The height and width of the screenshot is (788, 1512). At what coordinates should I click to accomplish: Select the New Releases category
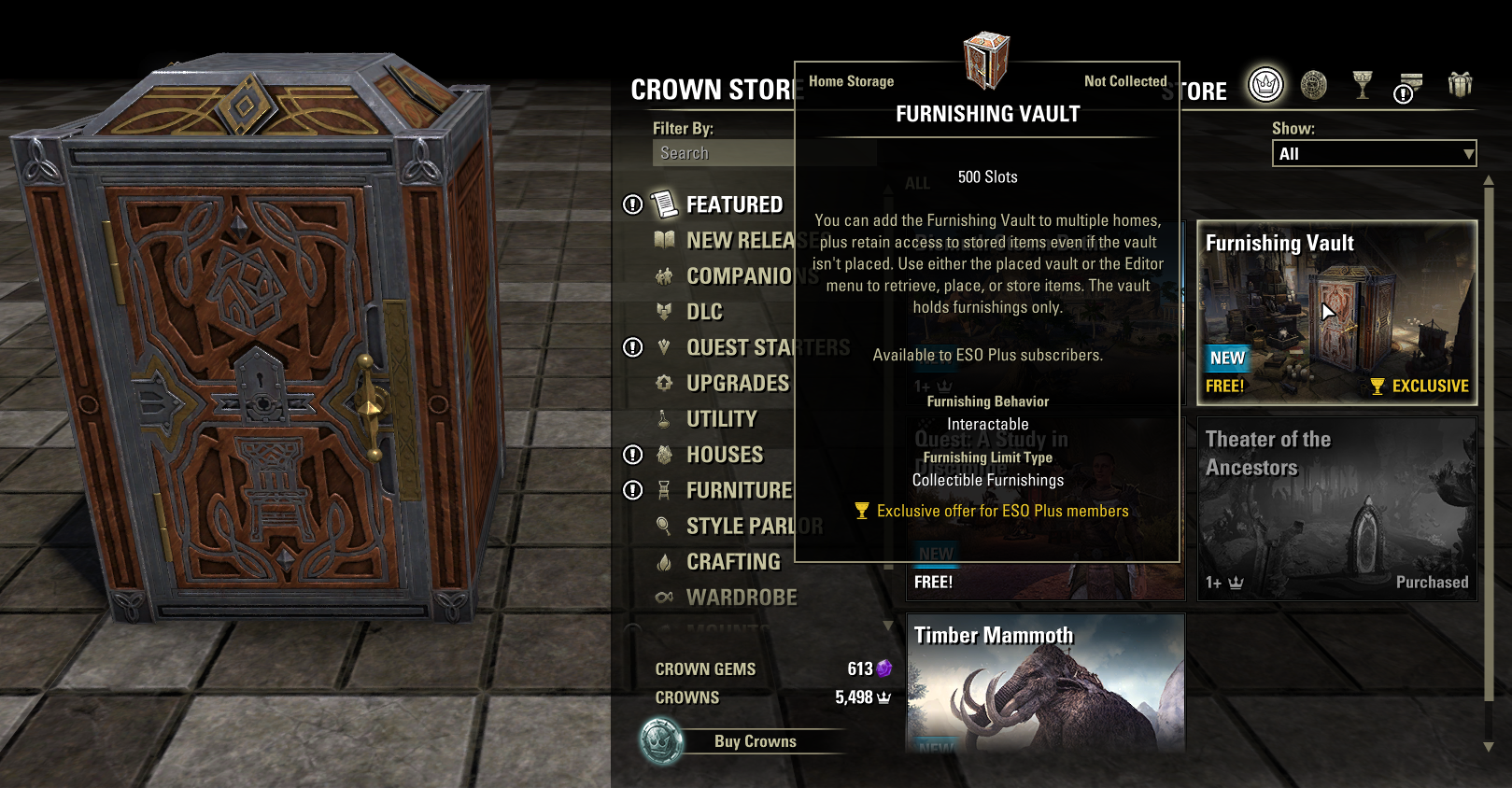coord(740,241)
